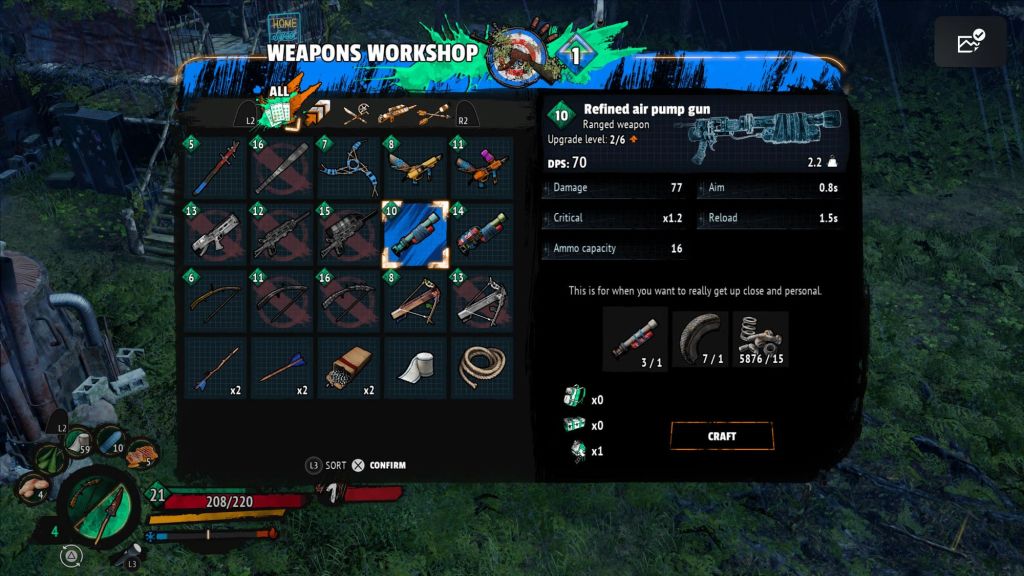The height and width of the screenshot is (576, 1024).
Task: Select the box of pellets slot
Action: [348, 368]
